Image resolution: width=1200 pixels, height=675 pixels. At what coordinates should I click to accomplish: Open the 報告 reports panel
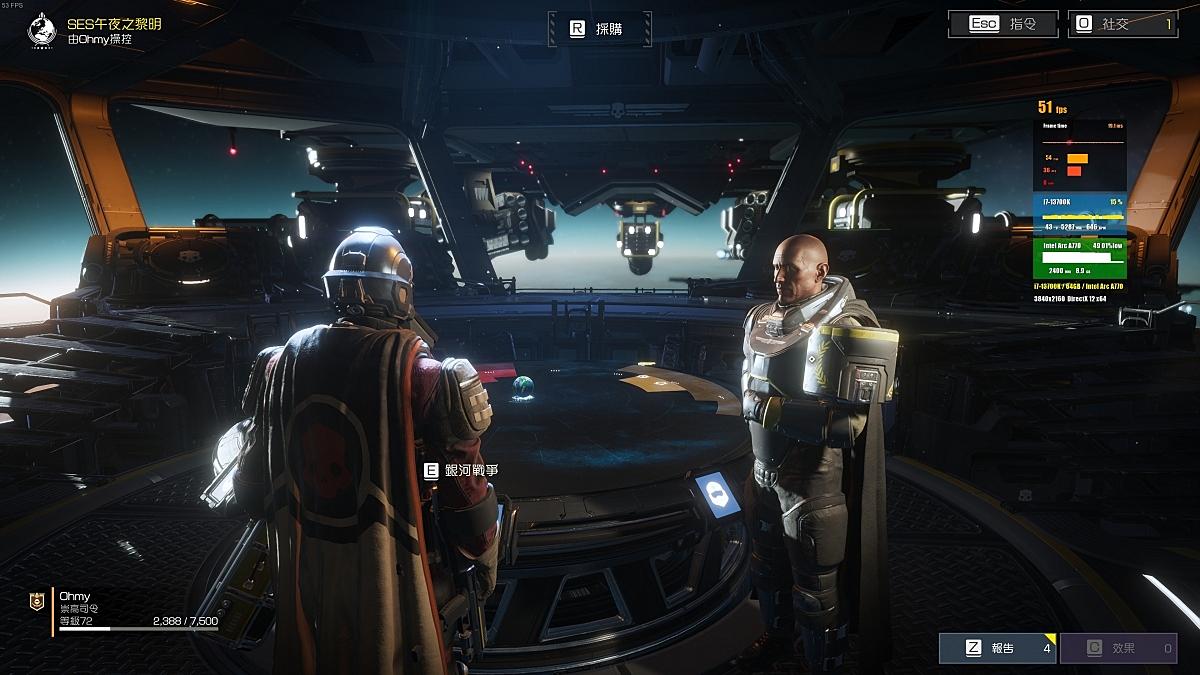(x=996, y=648)
